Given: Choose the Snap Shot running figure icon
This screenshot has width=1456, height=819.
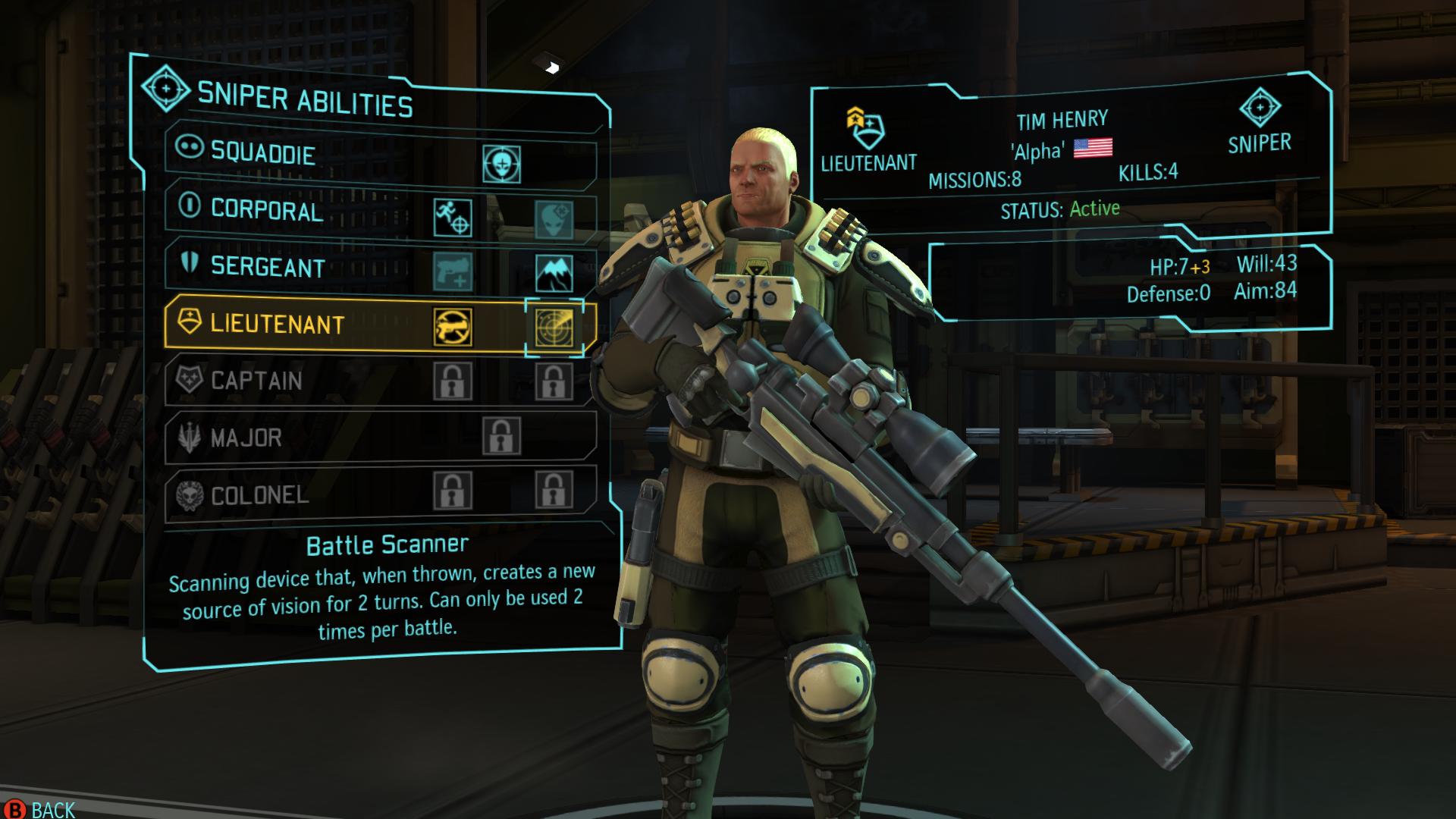Looking at the screenshot, I should pos(453,218).
